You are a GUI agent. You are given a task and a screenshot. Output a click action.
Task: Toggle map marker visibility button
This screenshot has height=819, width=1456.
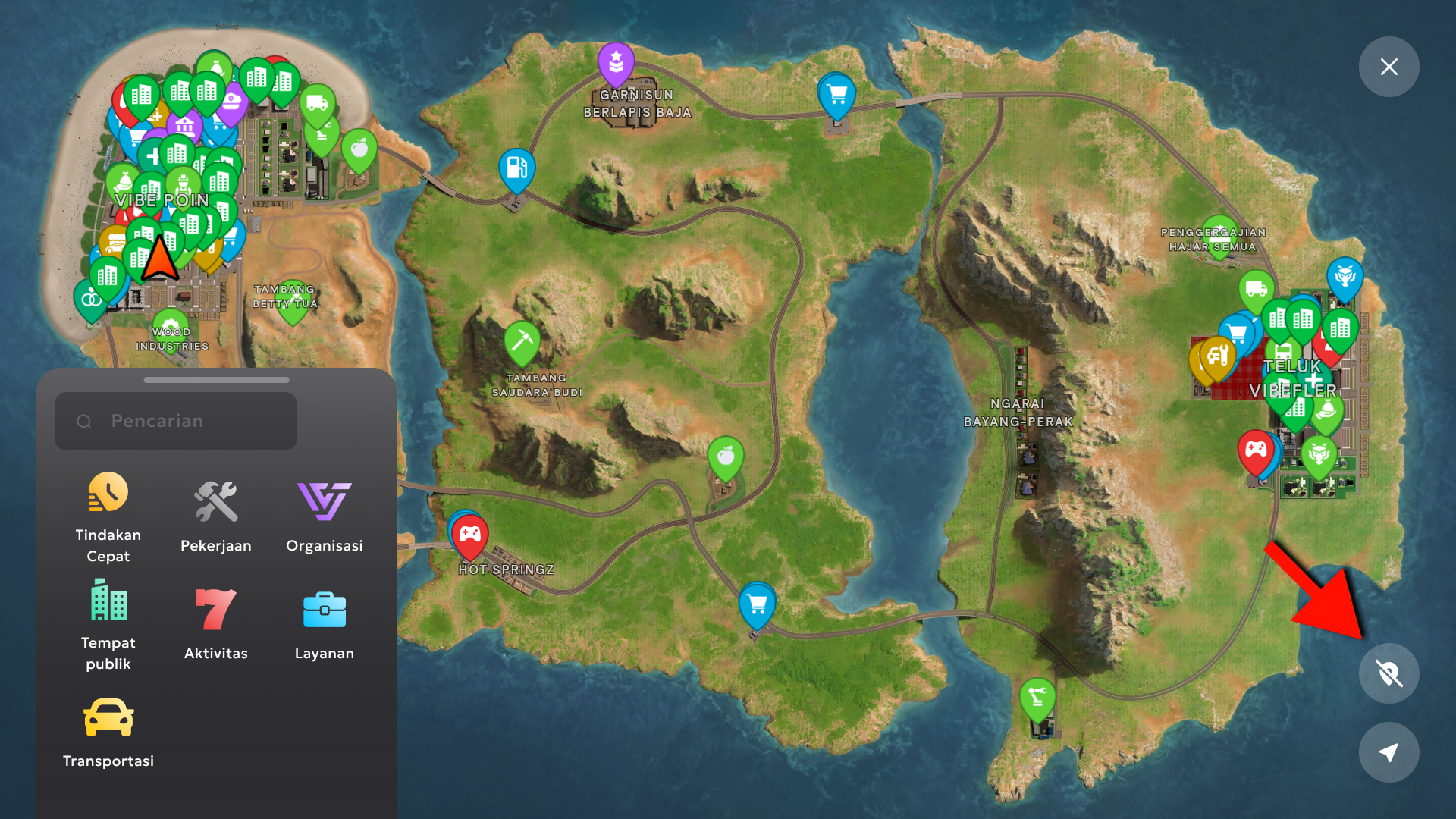1389,673
